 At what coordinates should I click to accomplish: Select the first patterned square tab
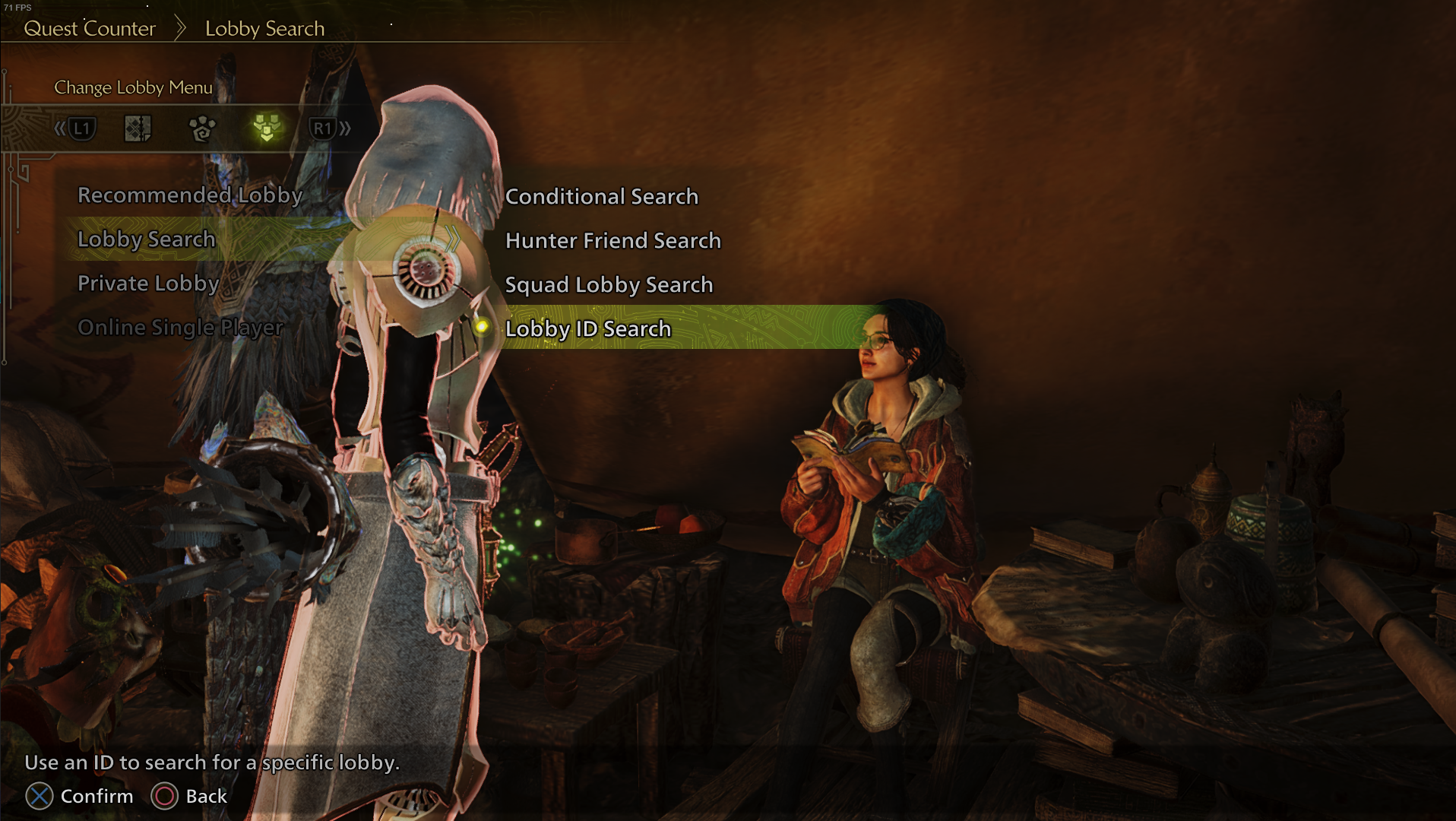click(x=138, y=128)
